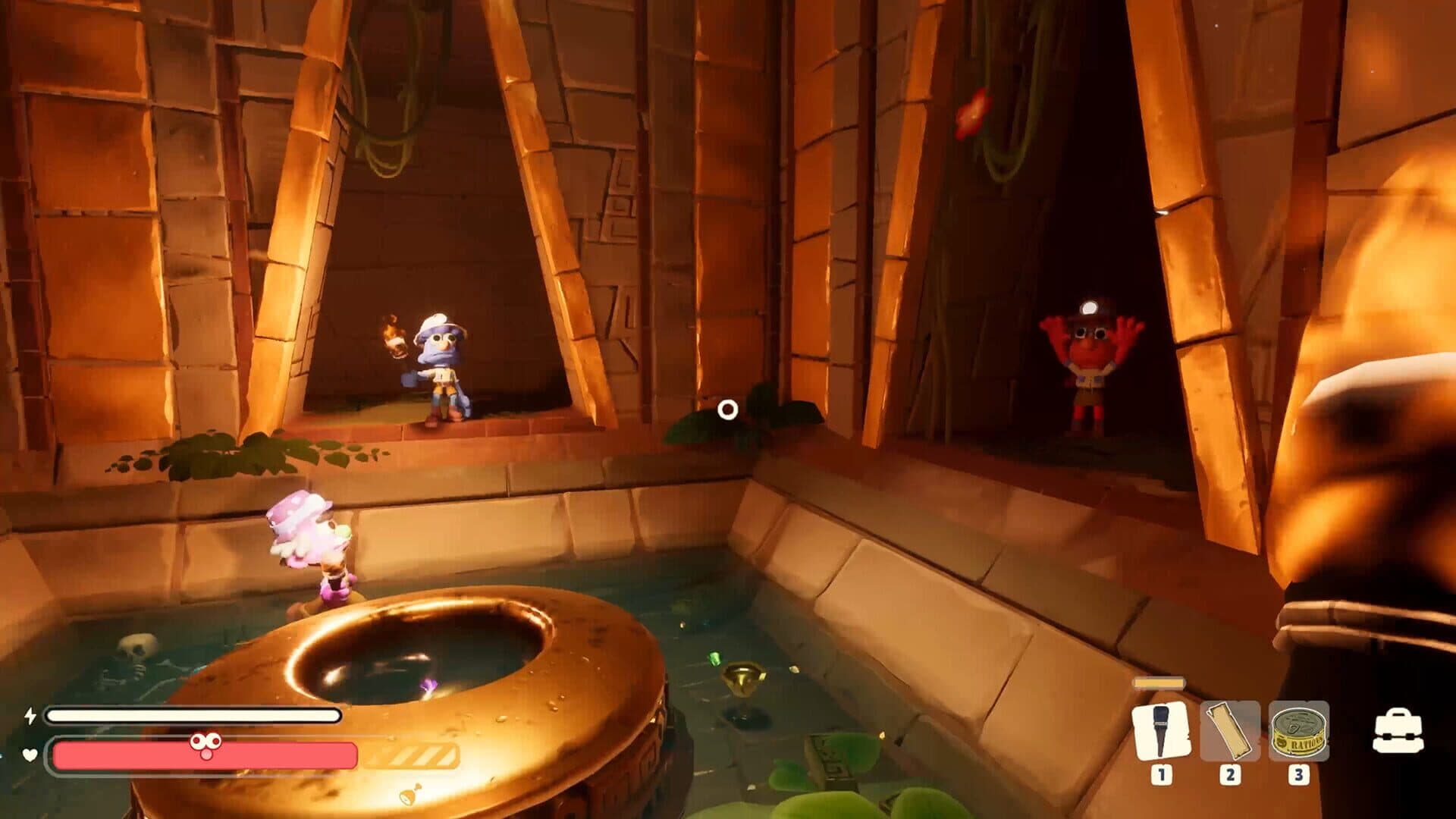
Task: Click the lightning bolt stamina icon
Action: pyautogui.click(x=30, y=714)
